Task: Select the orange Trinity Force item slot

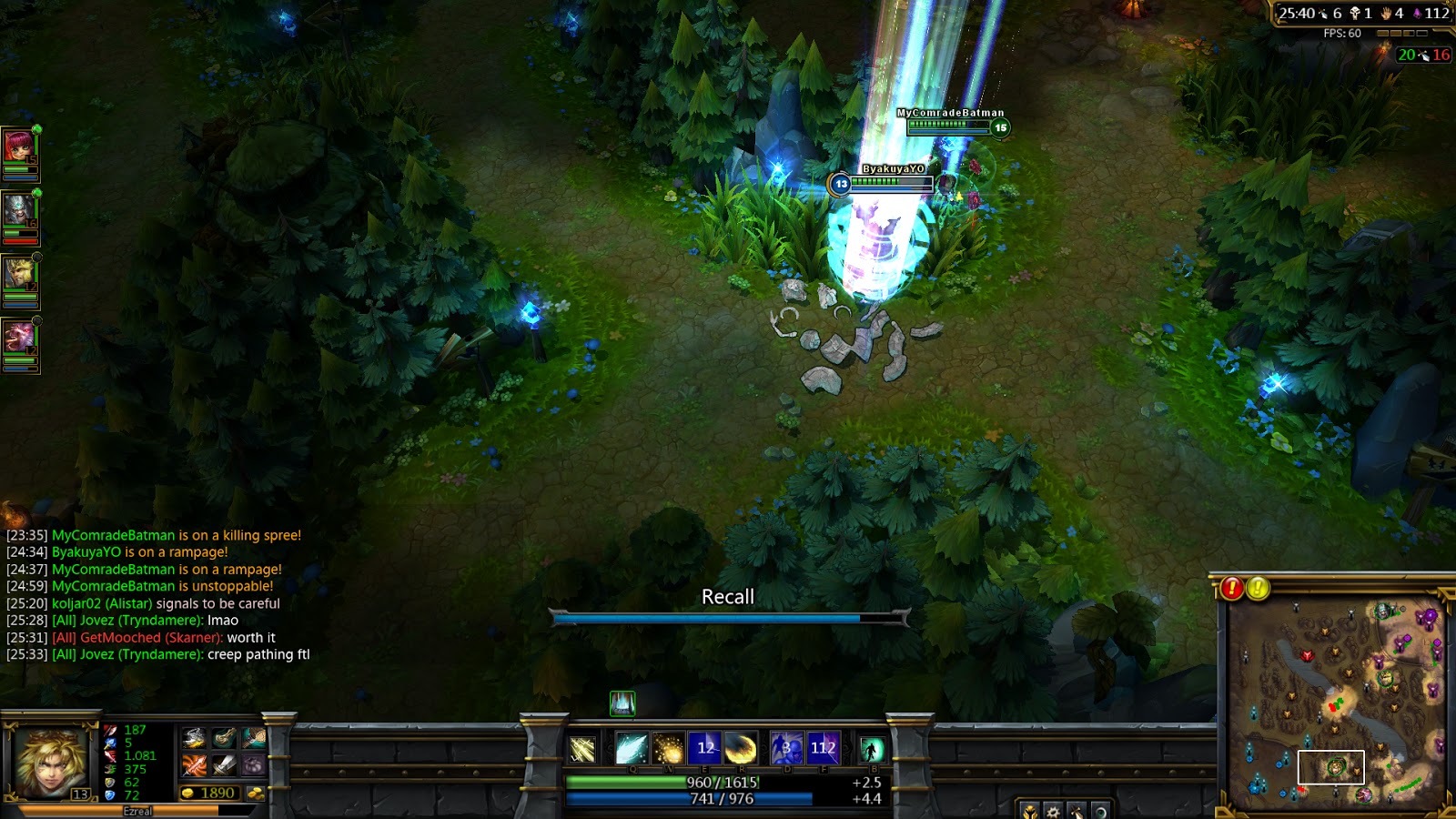Action: [195, 765]
